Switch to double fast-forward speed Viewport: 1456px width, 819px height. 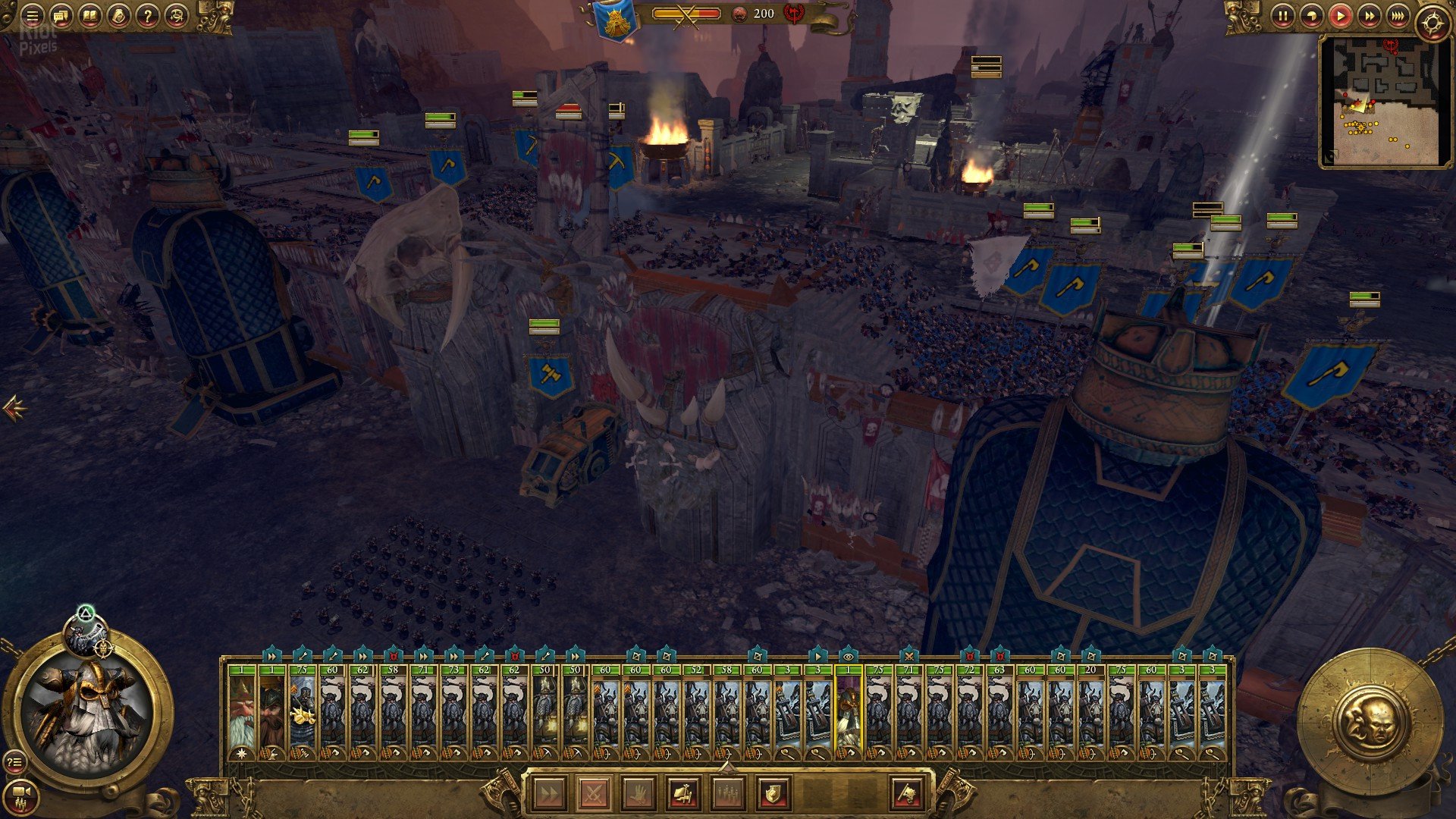pyautogui.click(x=1369, y=16)
